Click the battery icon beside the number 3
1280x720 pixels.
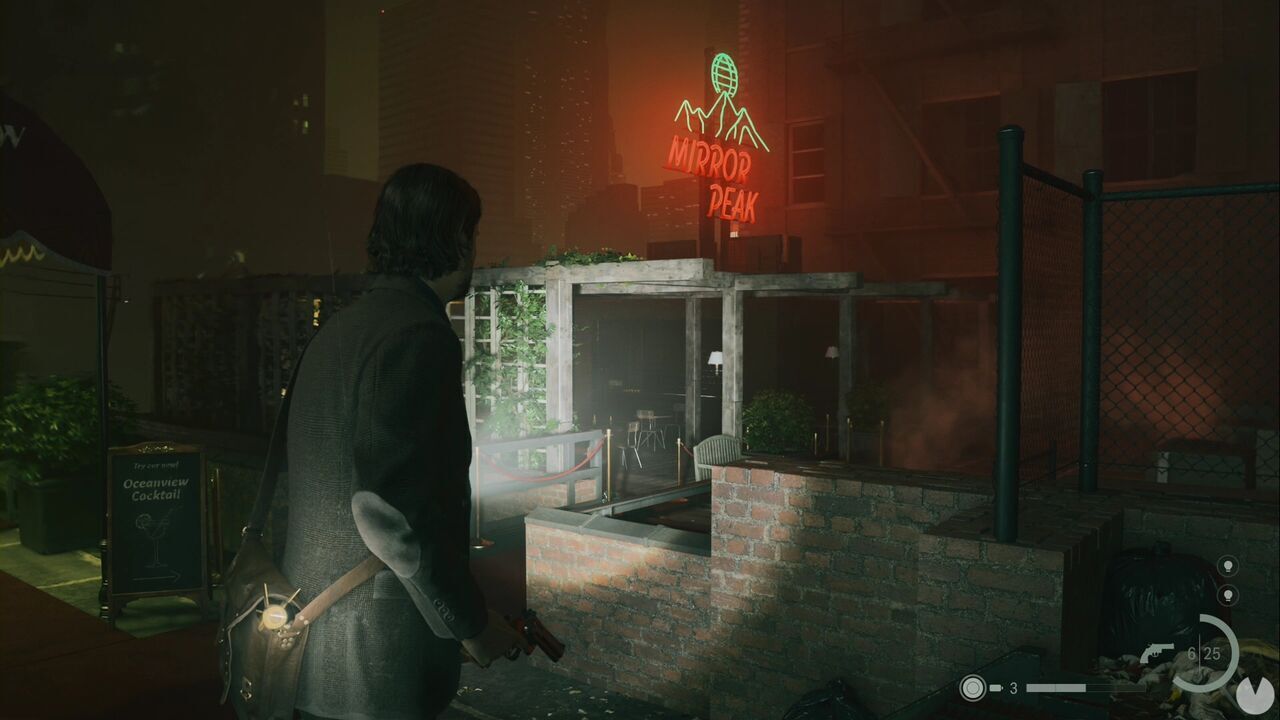(x=996, y=688)
